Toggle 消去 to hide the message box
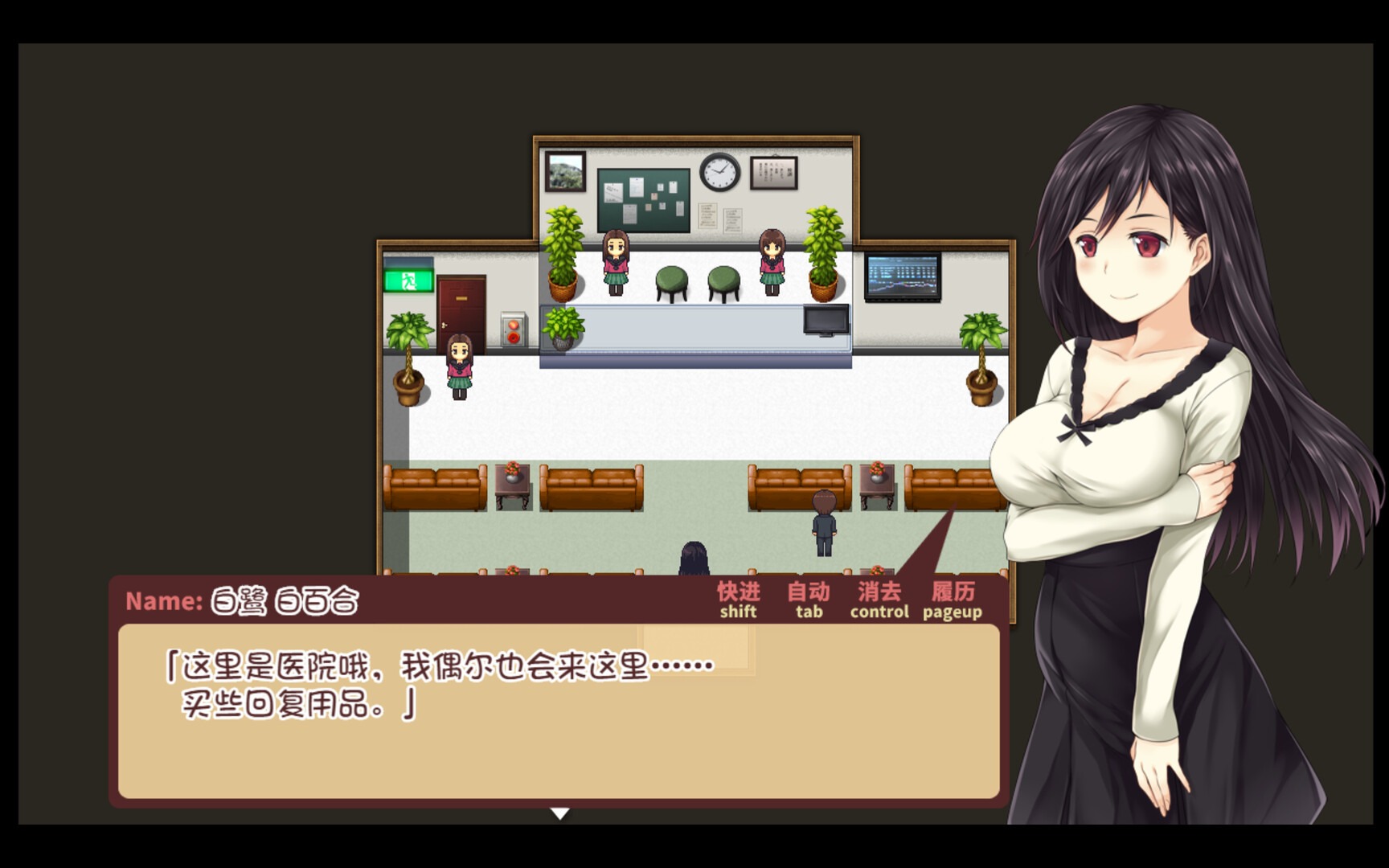The image size is (1389, 868). tap(878, 598)
